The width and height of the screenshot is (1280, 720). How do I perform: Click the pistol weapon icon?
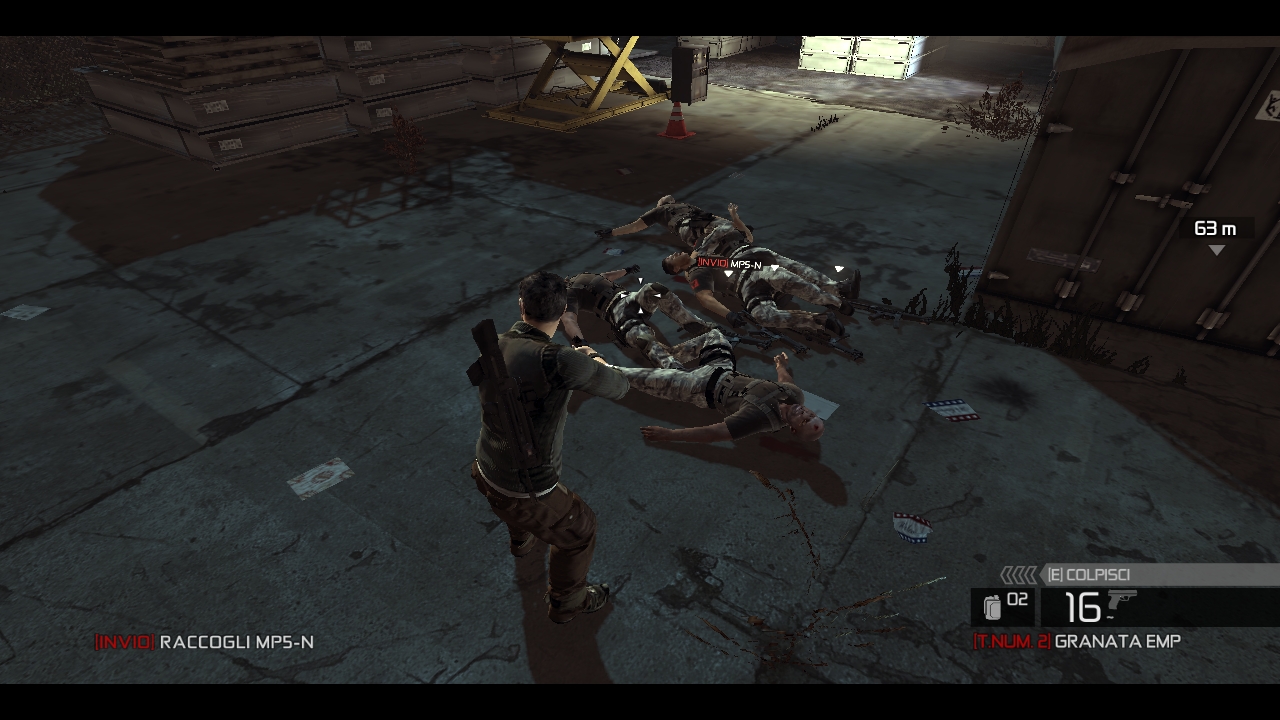coord(1121,602)
